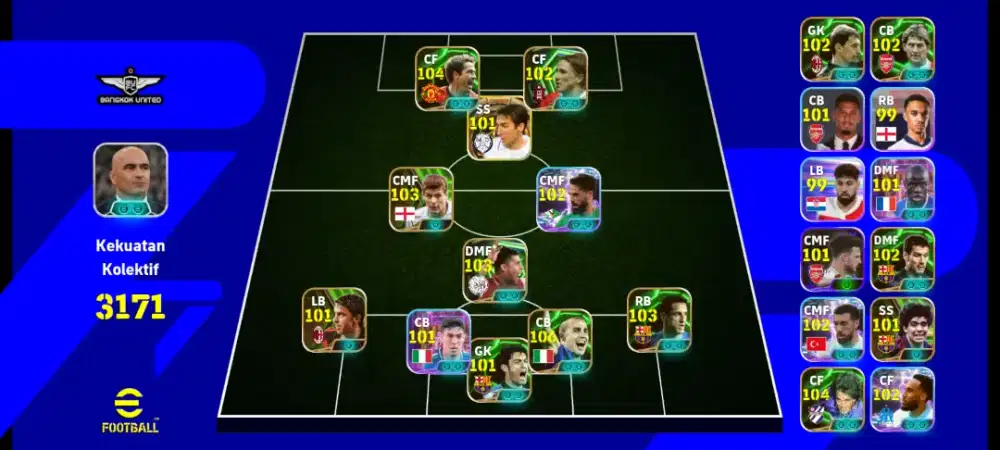This screenshot has width=1000, height=450.
Task: Select the substitute LB 99 Croatia card
Action: click(832, 189)
